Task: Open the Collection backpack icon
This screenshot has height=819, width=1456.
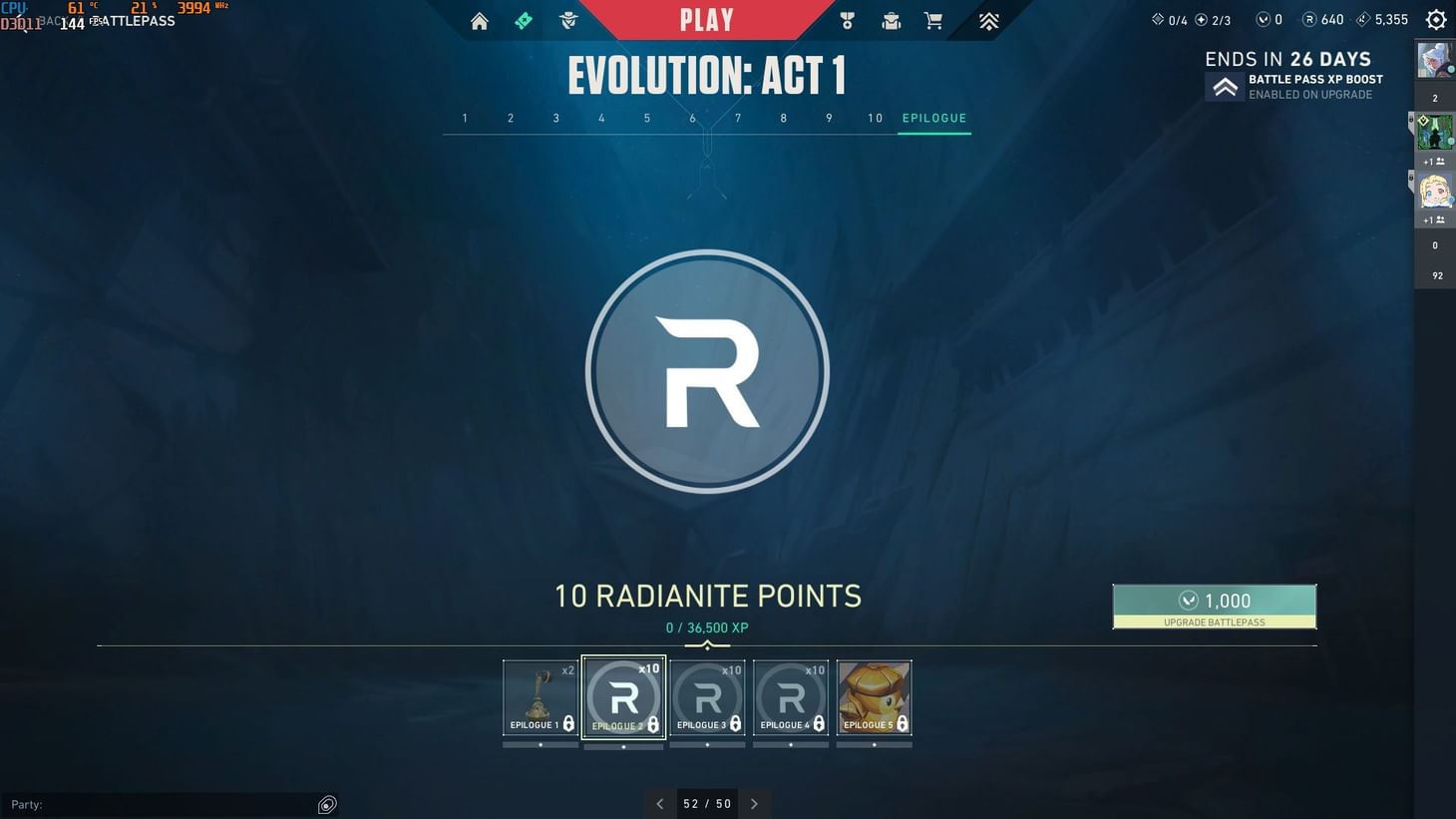Action: [890, 20]
